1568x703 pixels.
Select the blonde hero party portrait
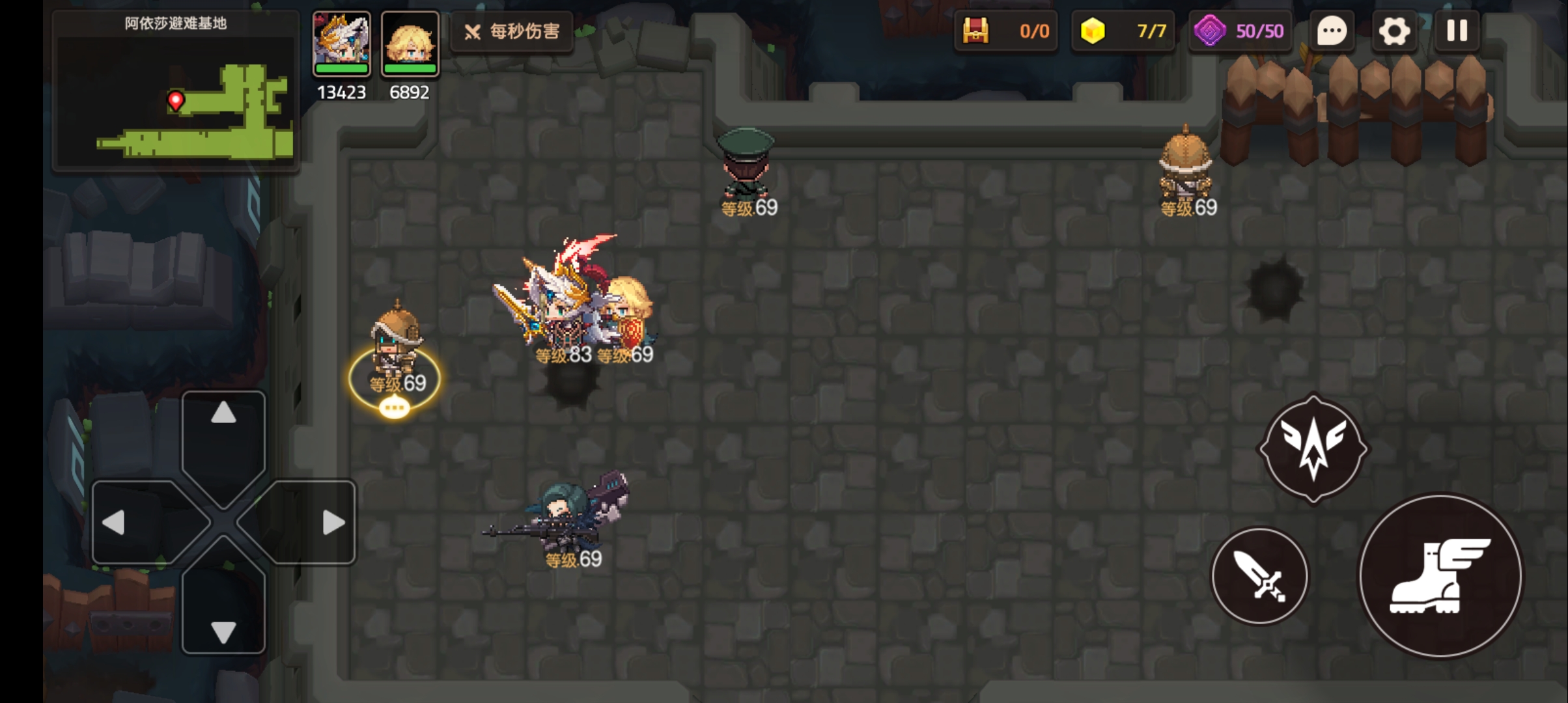click(x=410, y=43)
